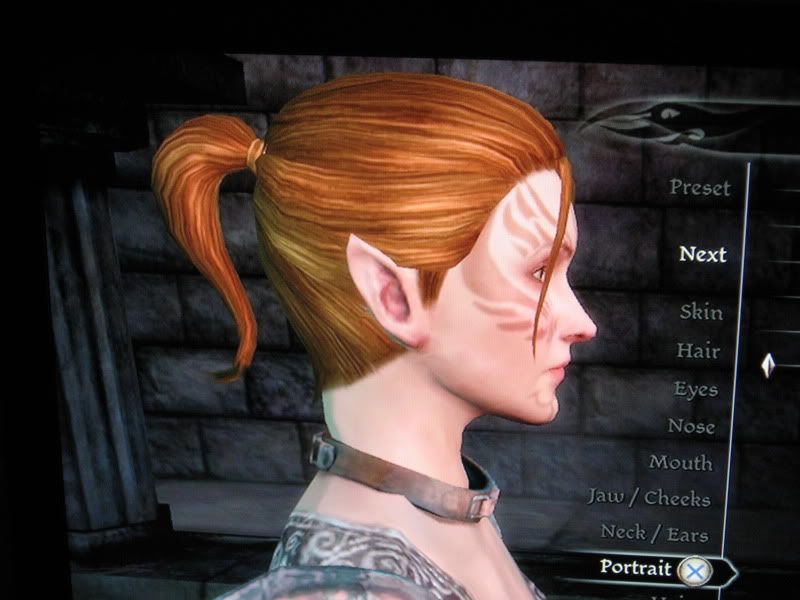Open the Nose customization options
The image size is (800, 600).
(x=692, y=426)
